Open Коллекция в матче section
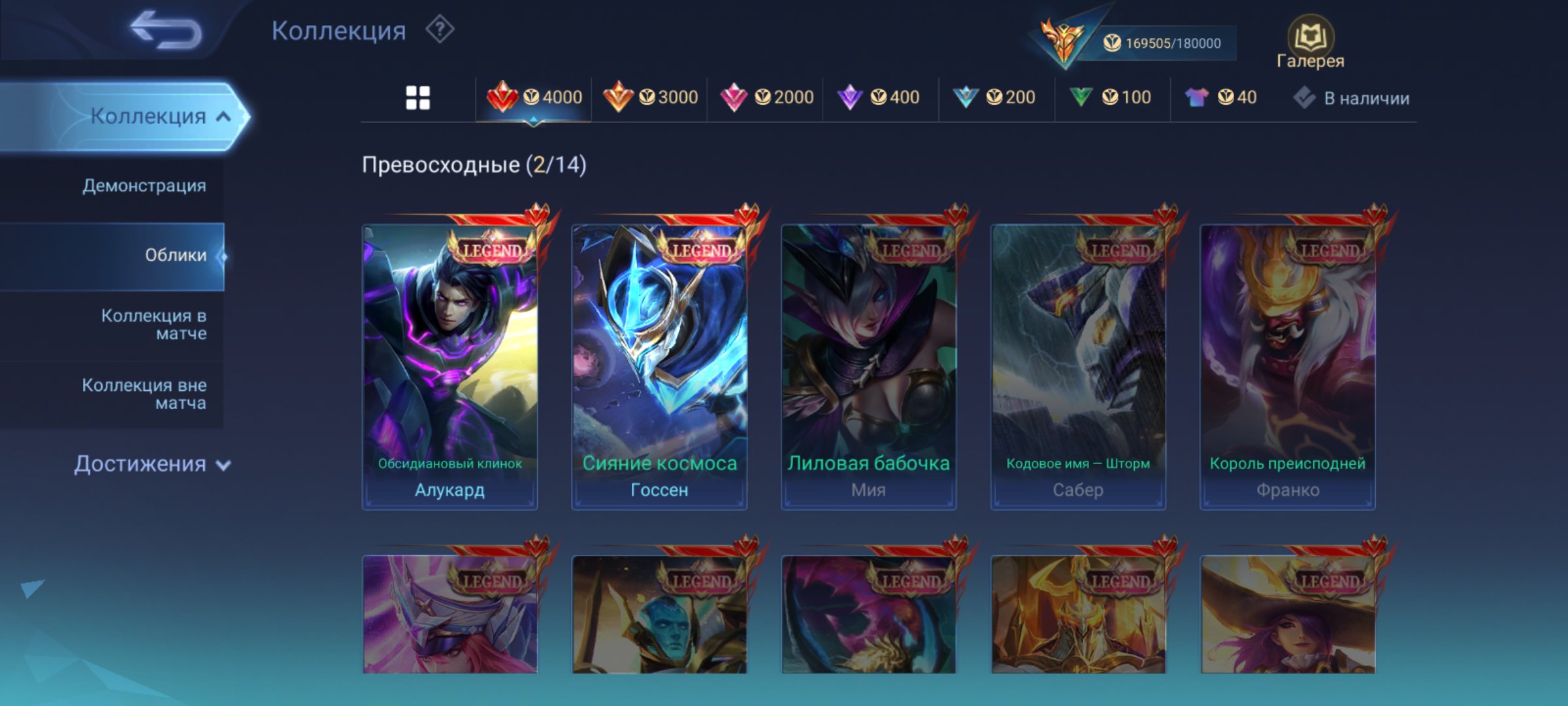Screen dimensions: 1568x706 pyautogui.click(x=154, y=325)
